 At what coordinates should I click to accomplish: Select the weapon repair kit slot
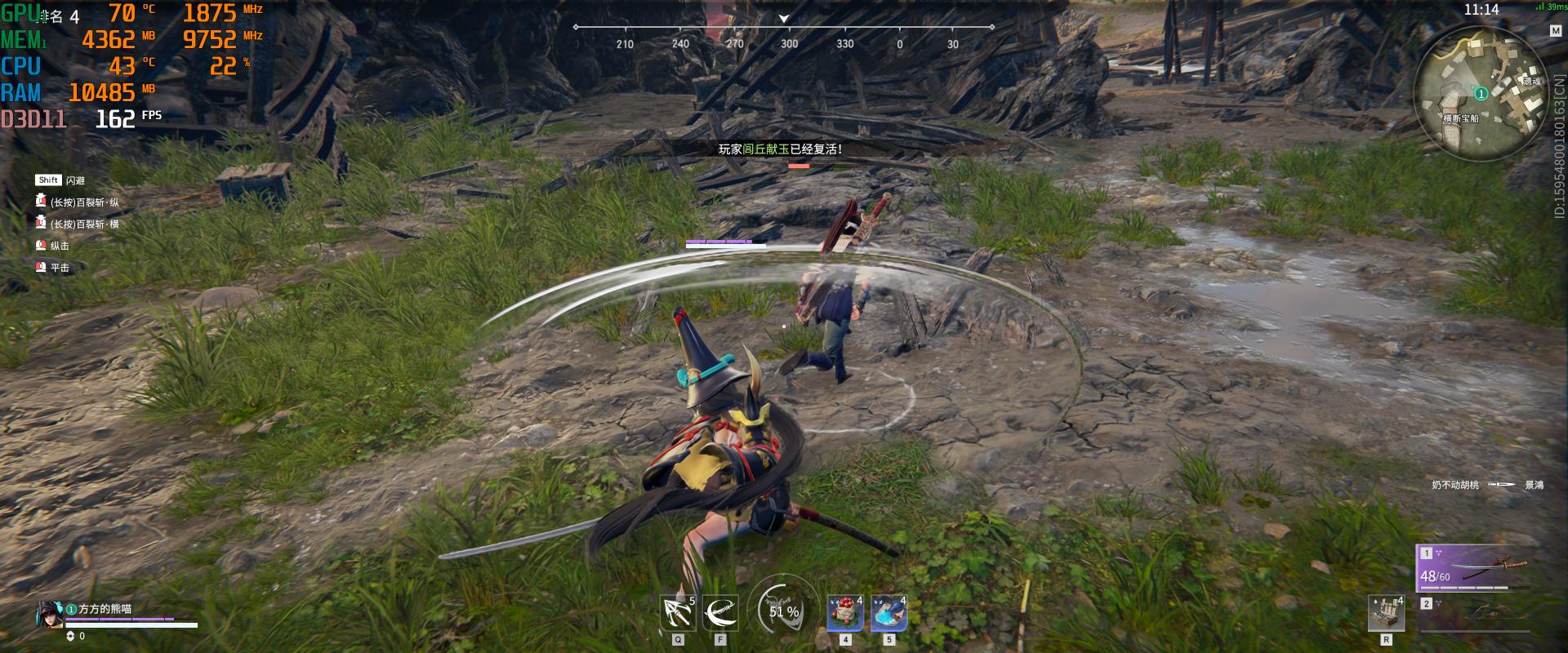1385,614
